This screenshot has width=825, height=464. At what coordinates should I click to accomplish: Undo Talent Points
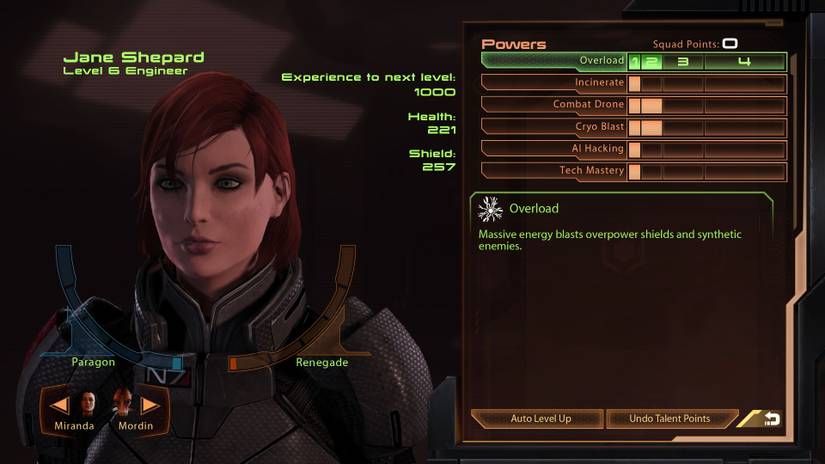tap(670, 419)
